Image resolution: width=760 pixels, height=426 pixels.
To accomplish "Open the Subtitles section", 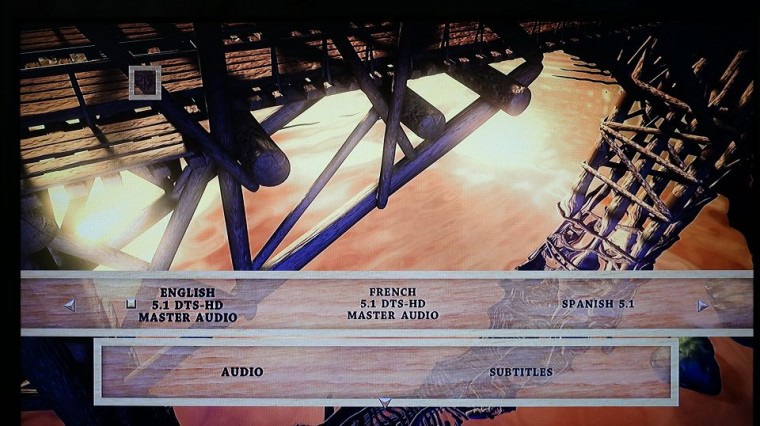I will pyautogui.click(x=520, y=372).
